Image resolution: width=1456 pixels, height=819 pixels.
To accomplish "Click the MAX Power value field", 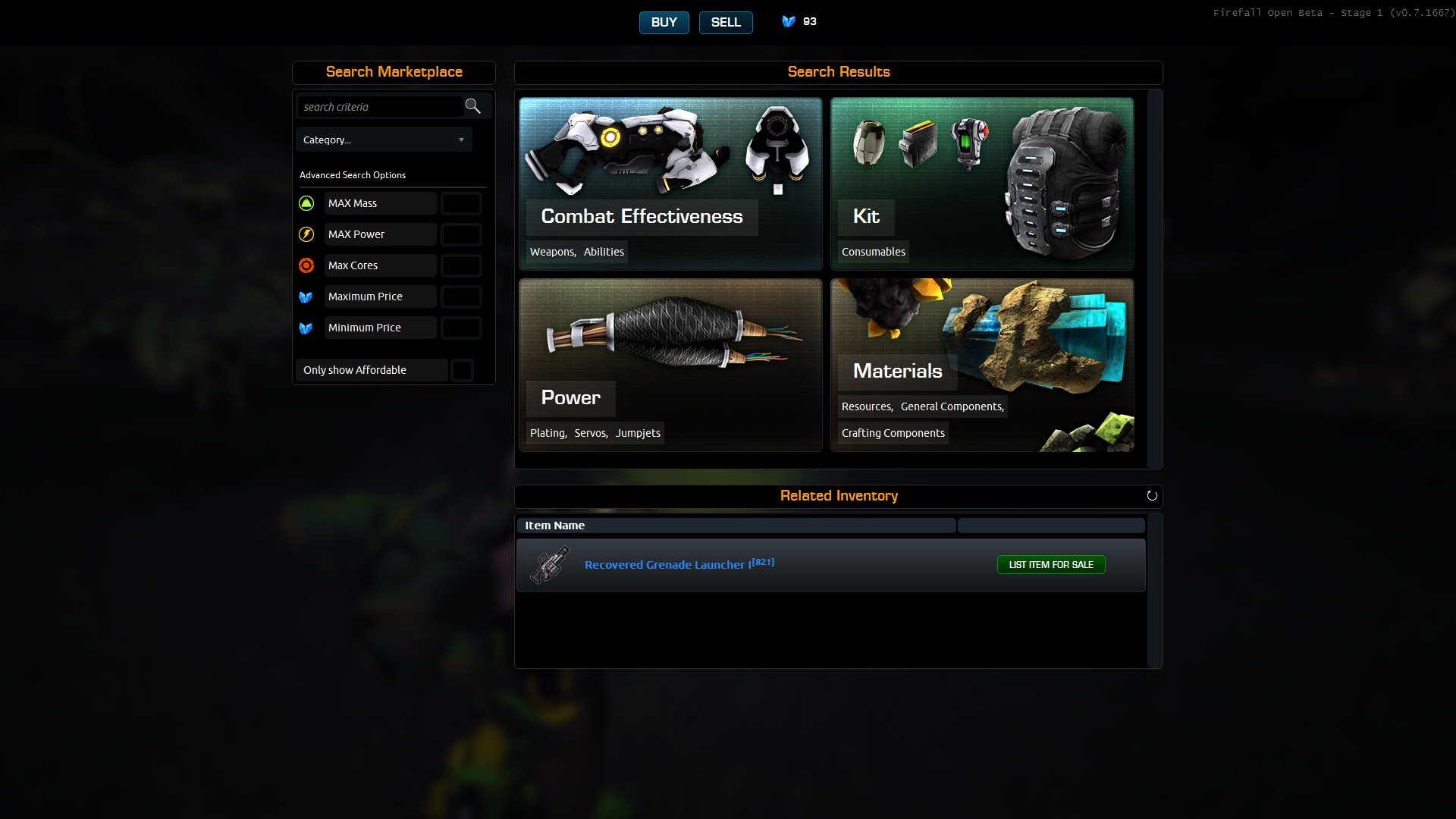I will [x=461, y=234].
